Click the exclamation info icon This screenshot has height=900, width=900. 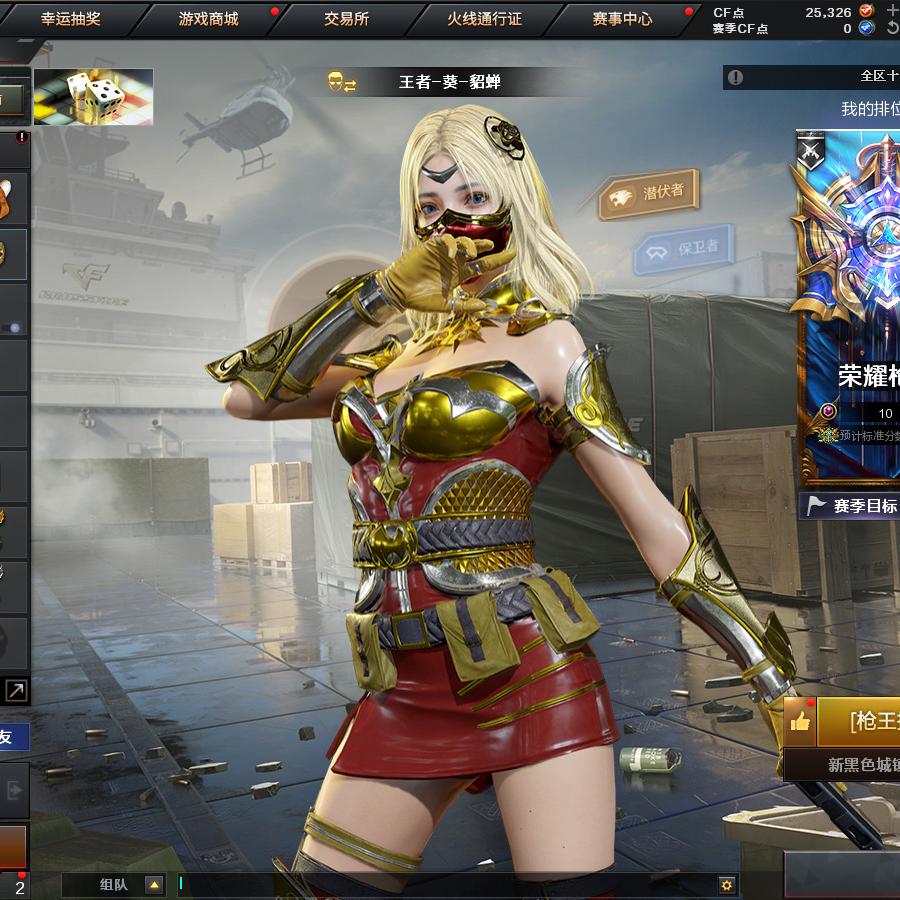click(x=736, y=77)
